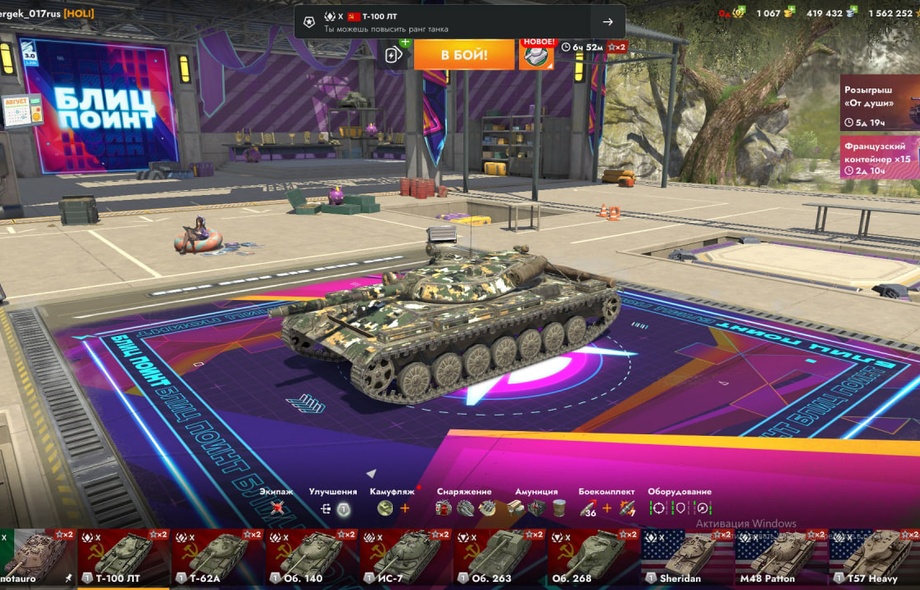Open the booster cards icon left of В БОЙ!

[395, 54]
